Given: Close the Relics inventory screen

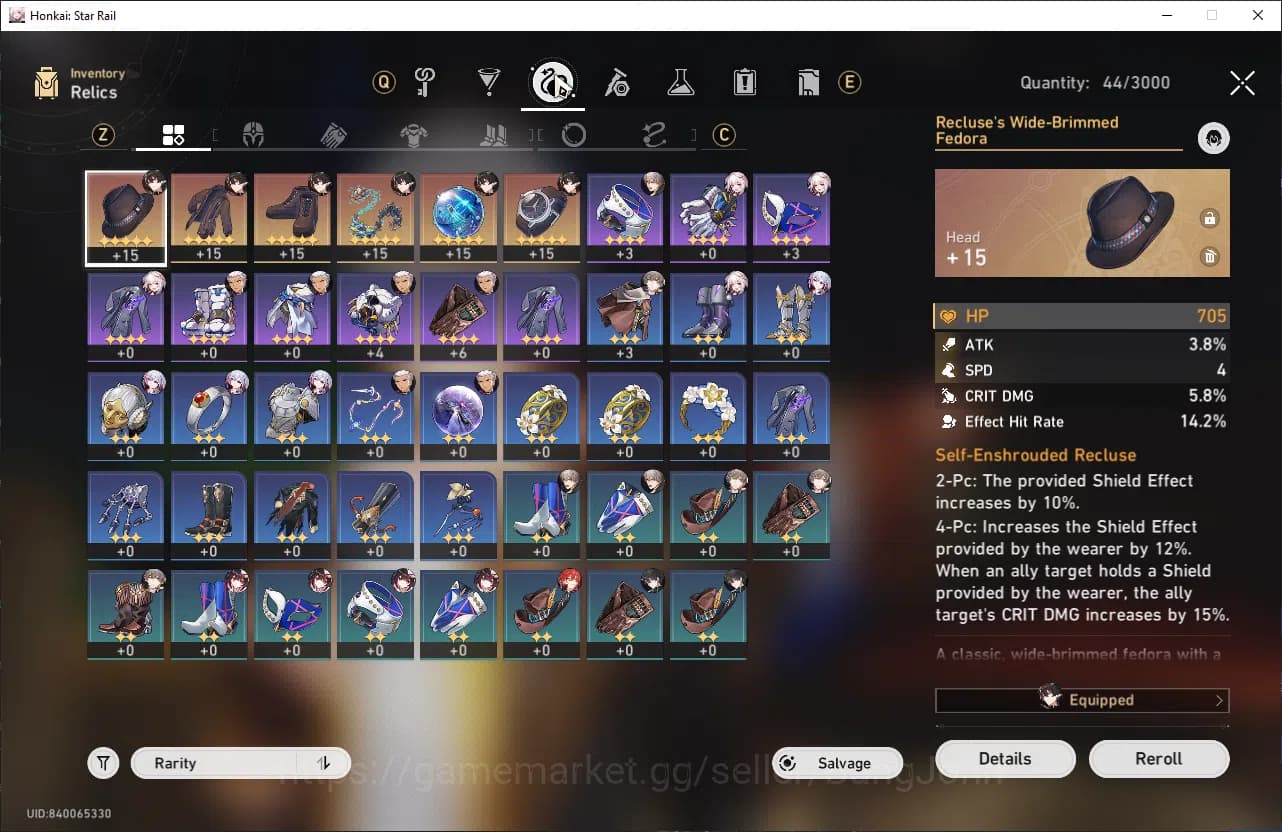Looking at the screenshot, I should pos(1242,83).
